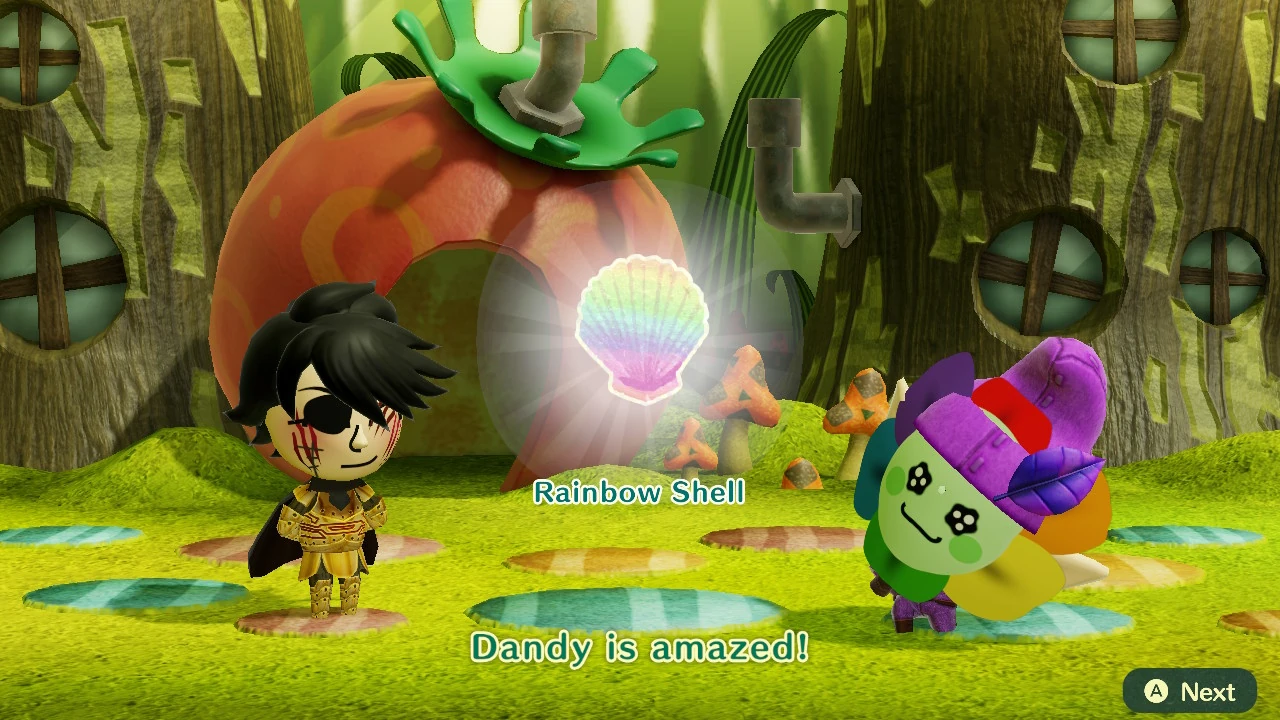
Task: Click the Rainbow Shell name label
Action: point(641,492)
